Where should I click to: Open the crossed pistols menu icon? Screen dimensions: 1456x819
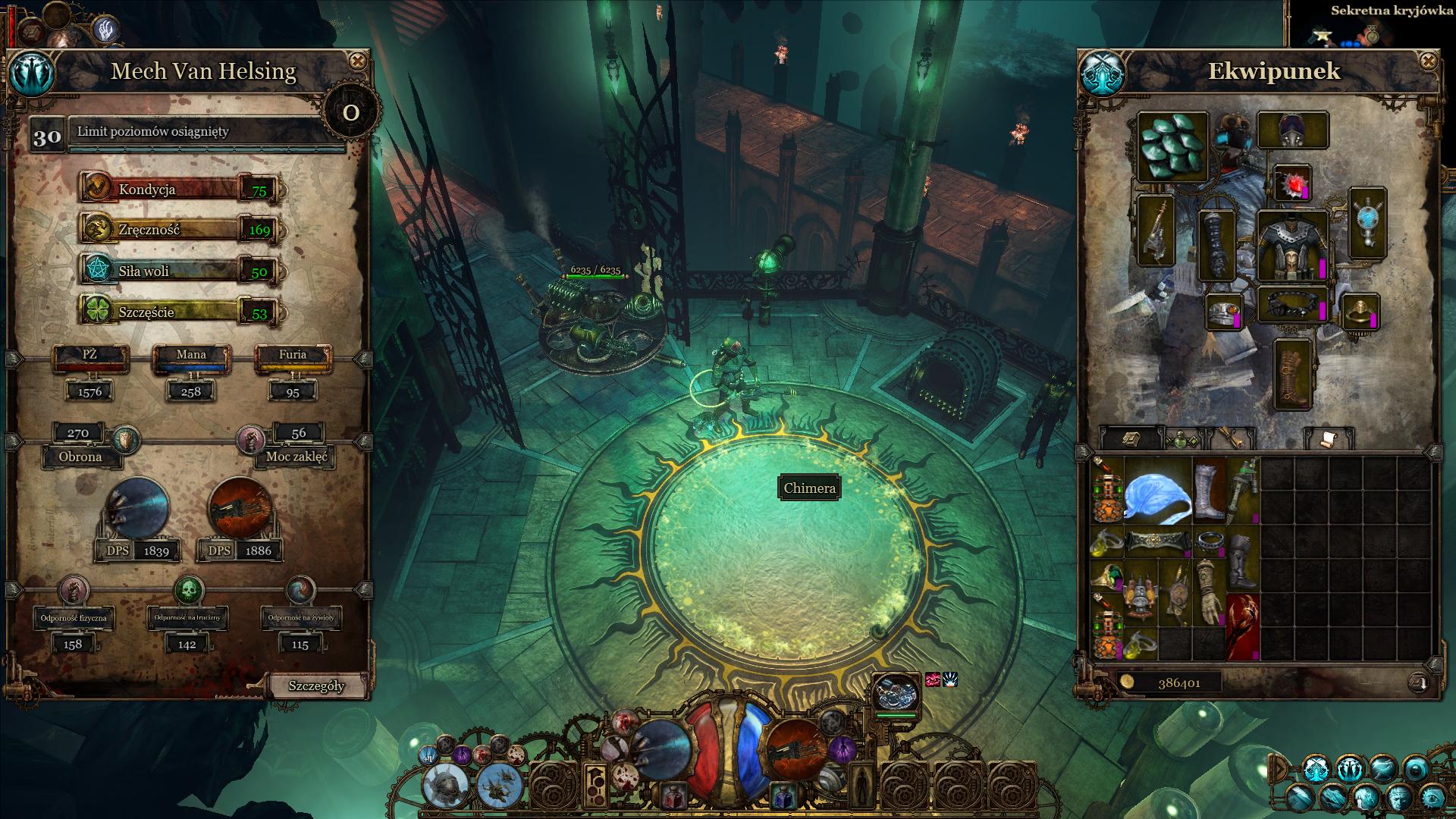click(1316, 768)
